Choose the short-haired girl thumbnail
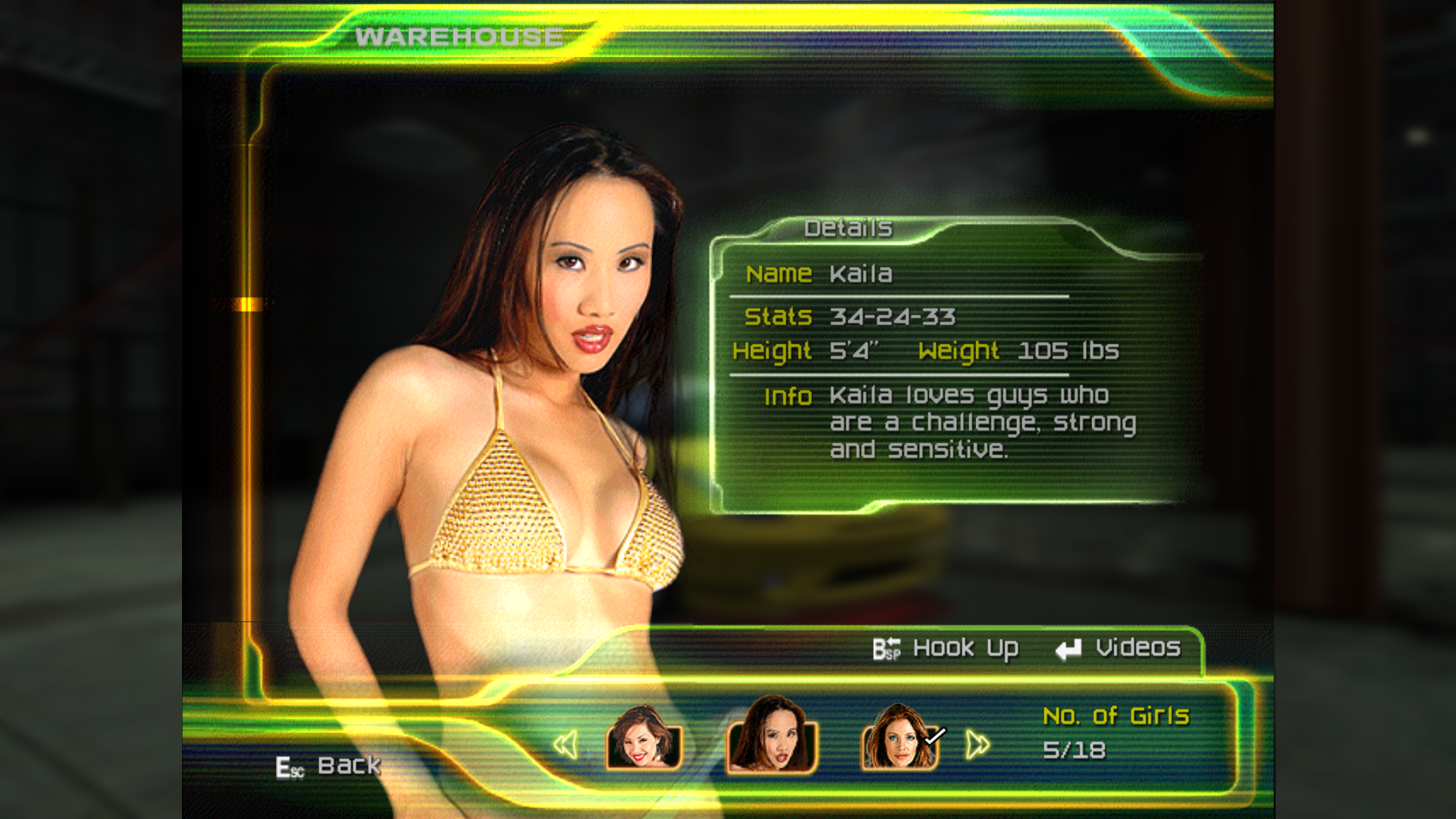 point(643,739)
